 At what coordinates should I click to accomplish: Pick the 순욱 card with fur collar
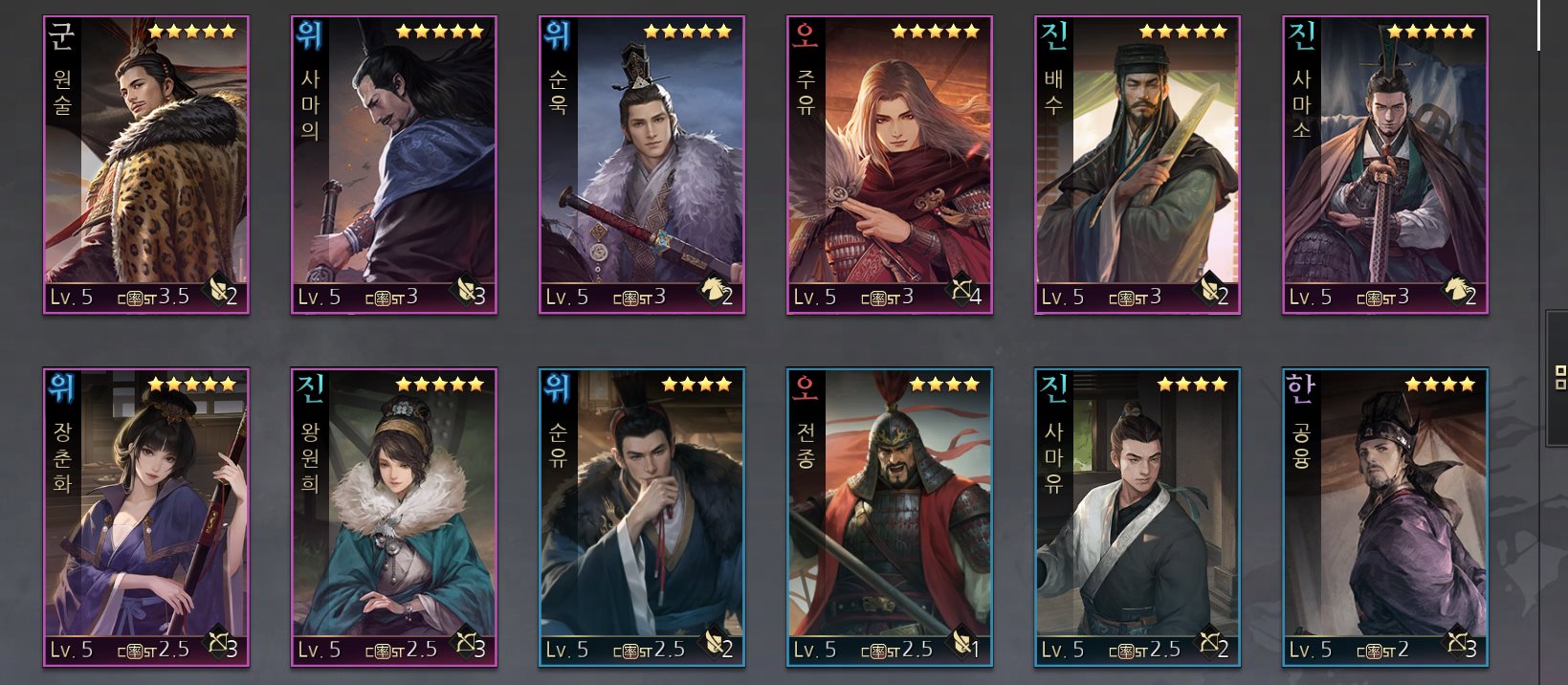coord(641,165)
